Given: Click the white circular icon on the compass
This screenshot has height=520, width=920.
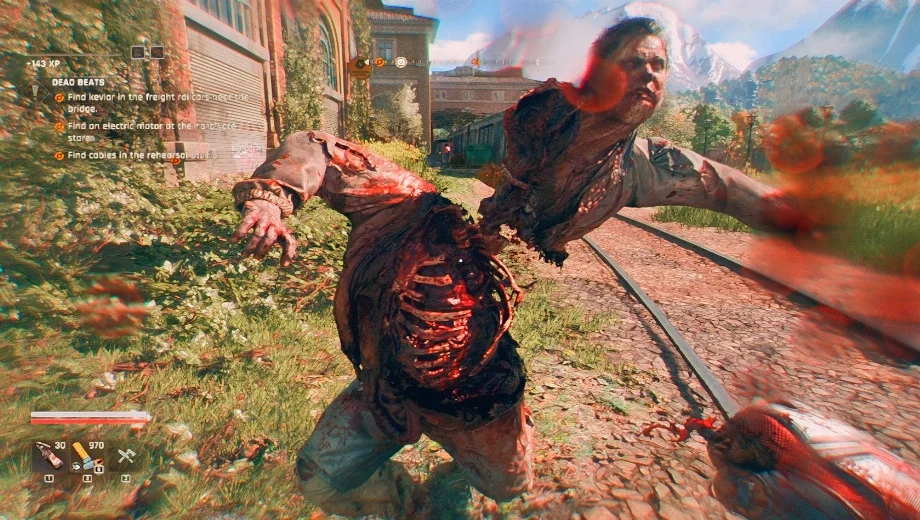Looking at the screenshot, I should (400, 62).
